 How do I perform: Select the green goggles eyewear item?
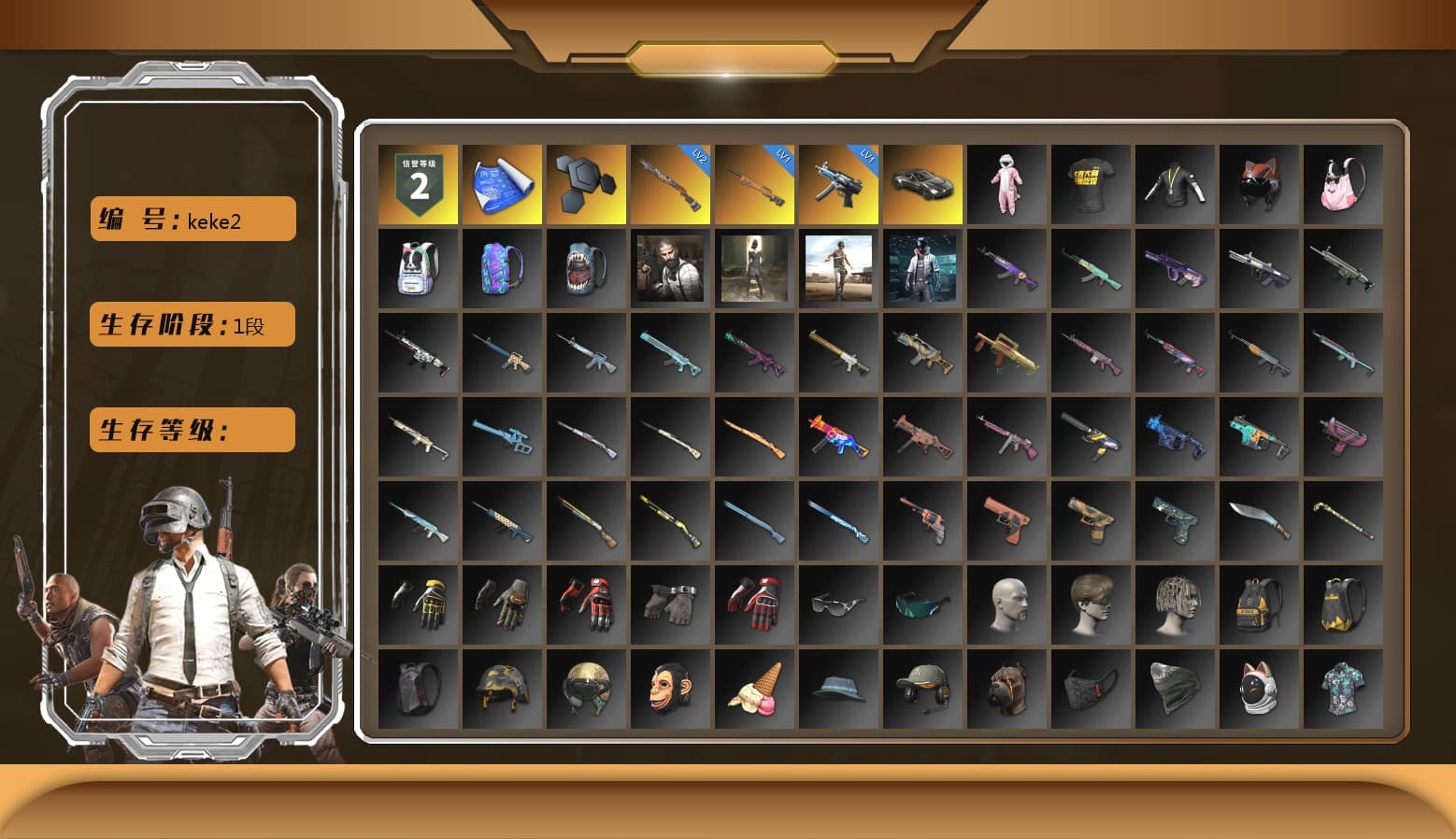point(922,604)
